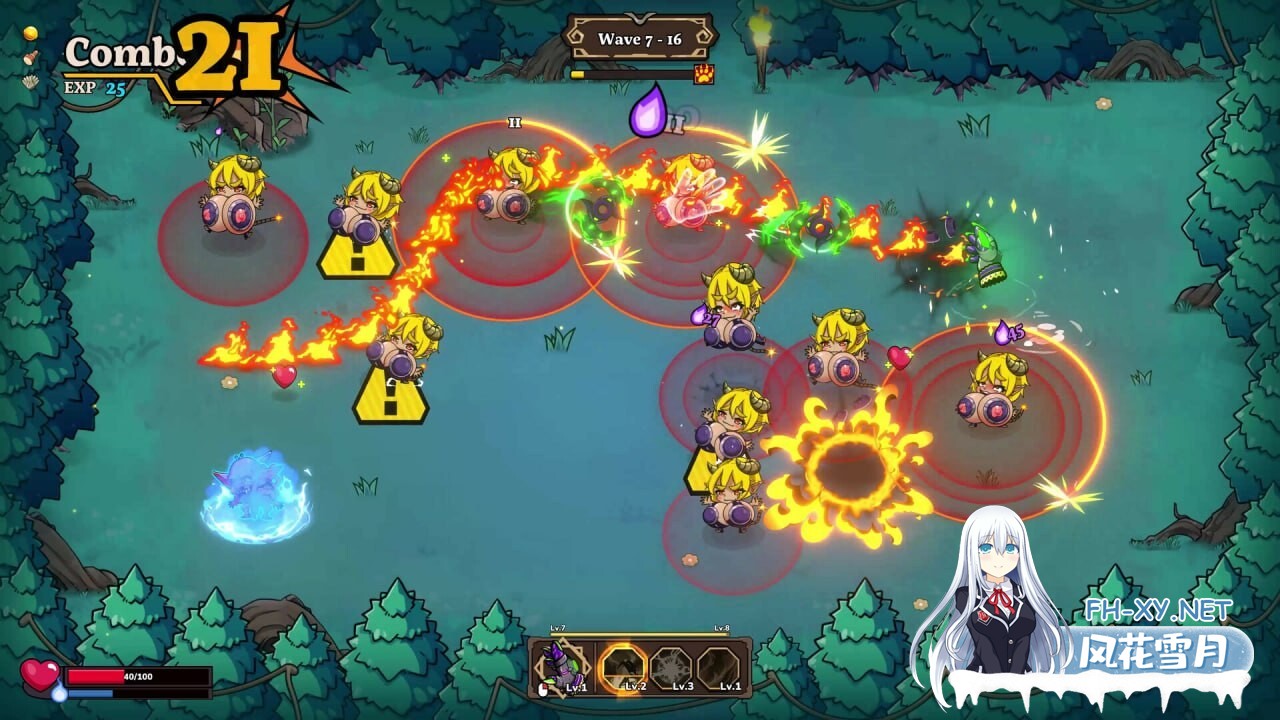This screenshot has width=1280, height=720.
Task: Trigger the Lv.3 burst skill icon
Action: [671, 667]
